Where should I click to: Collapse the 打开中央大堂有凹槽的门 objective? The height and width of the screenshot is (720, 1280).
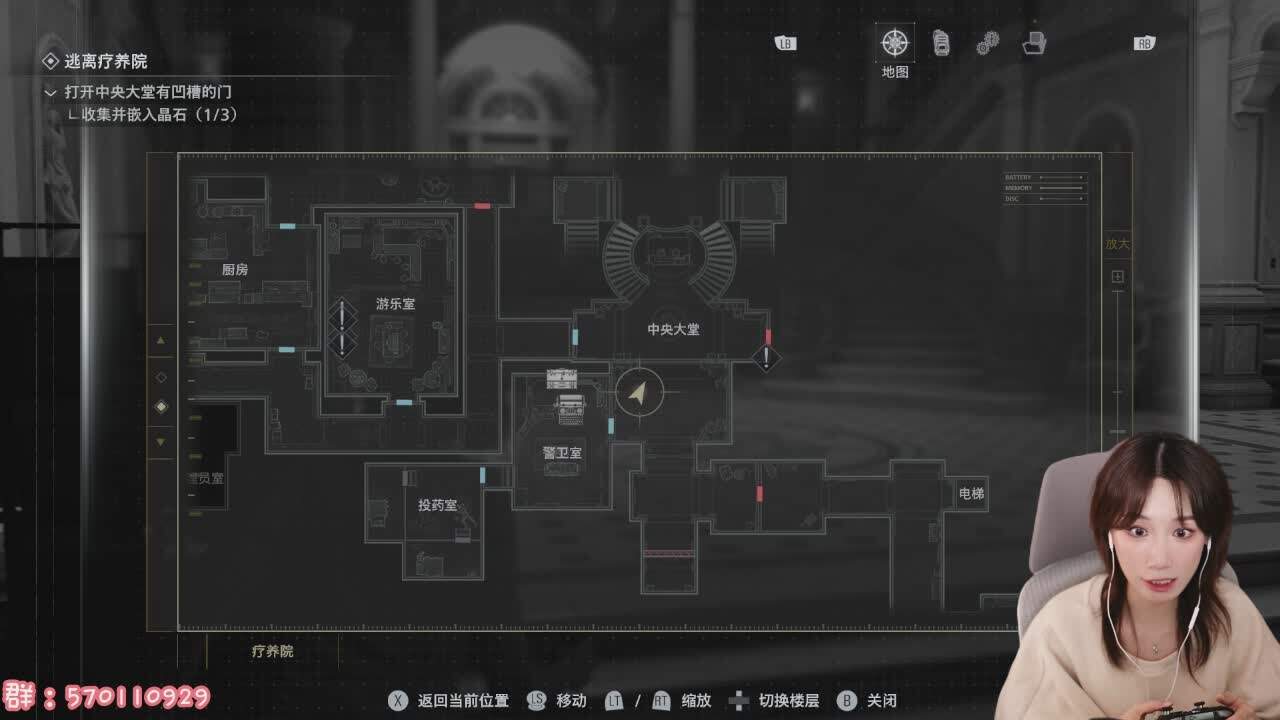pos(51,92)
